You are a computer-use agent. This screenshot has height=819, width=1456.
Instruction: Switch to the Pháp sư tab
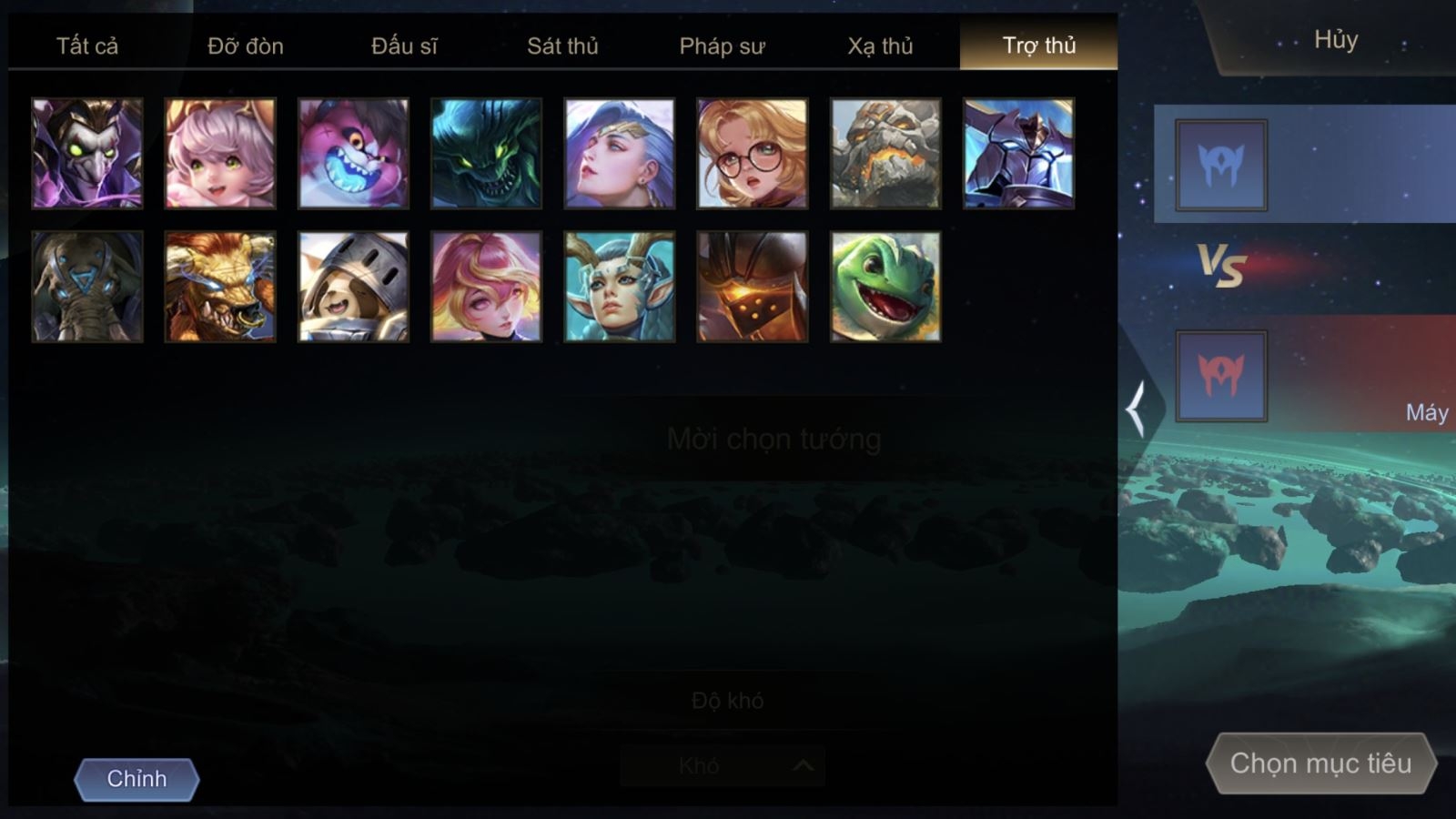tap(722, 45)
